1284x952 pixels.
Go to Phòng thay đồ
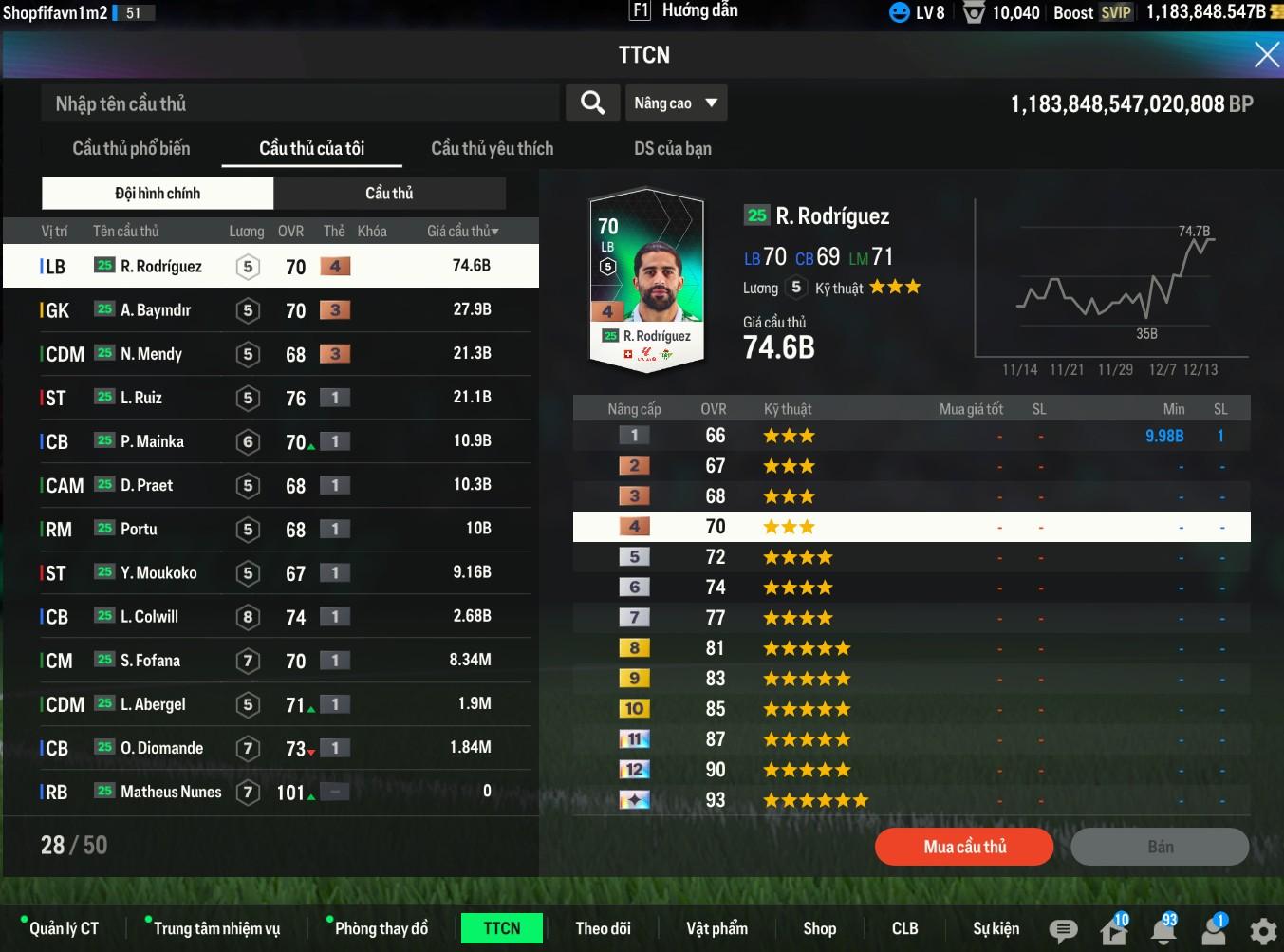381,928
